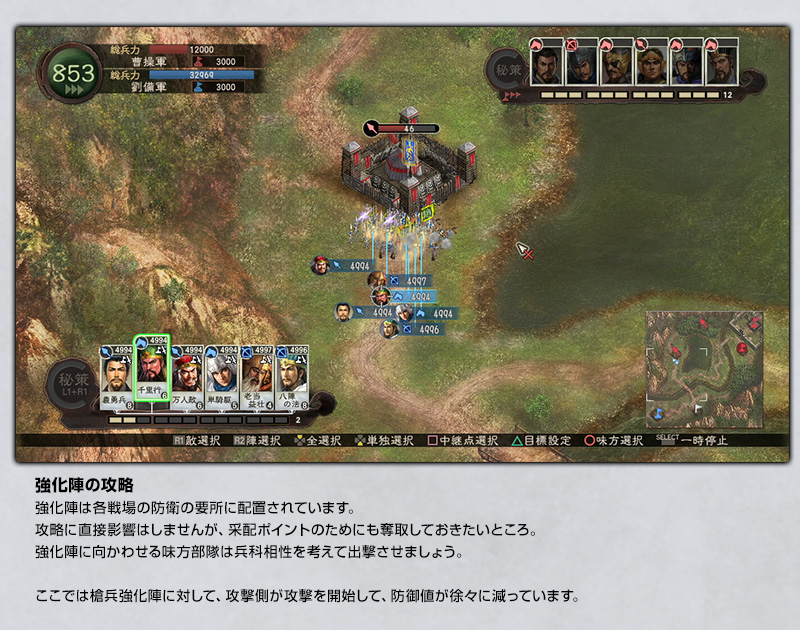
Task: Select the red-headband unit marker on the field
Action: tap(320, 265)
